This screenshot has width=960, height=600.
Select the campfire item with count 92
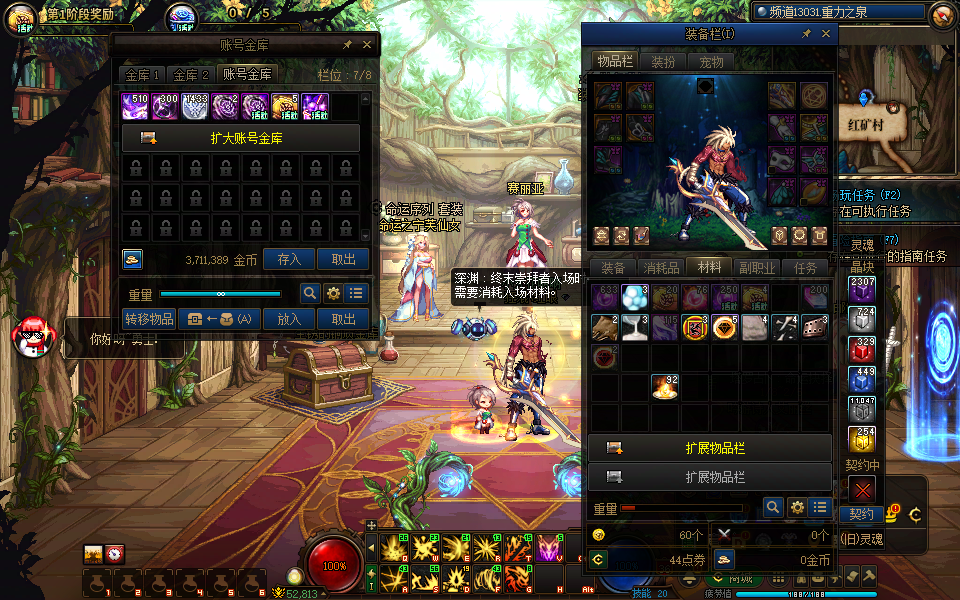pyautogui.click(x=665, y=386)
